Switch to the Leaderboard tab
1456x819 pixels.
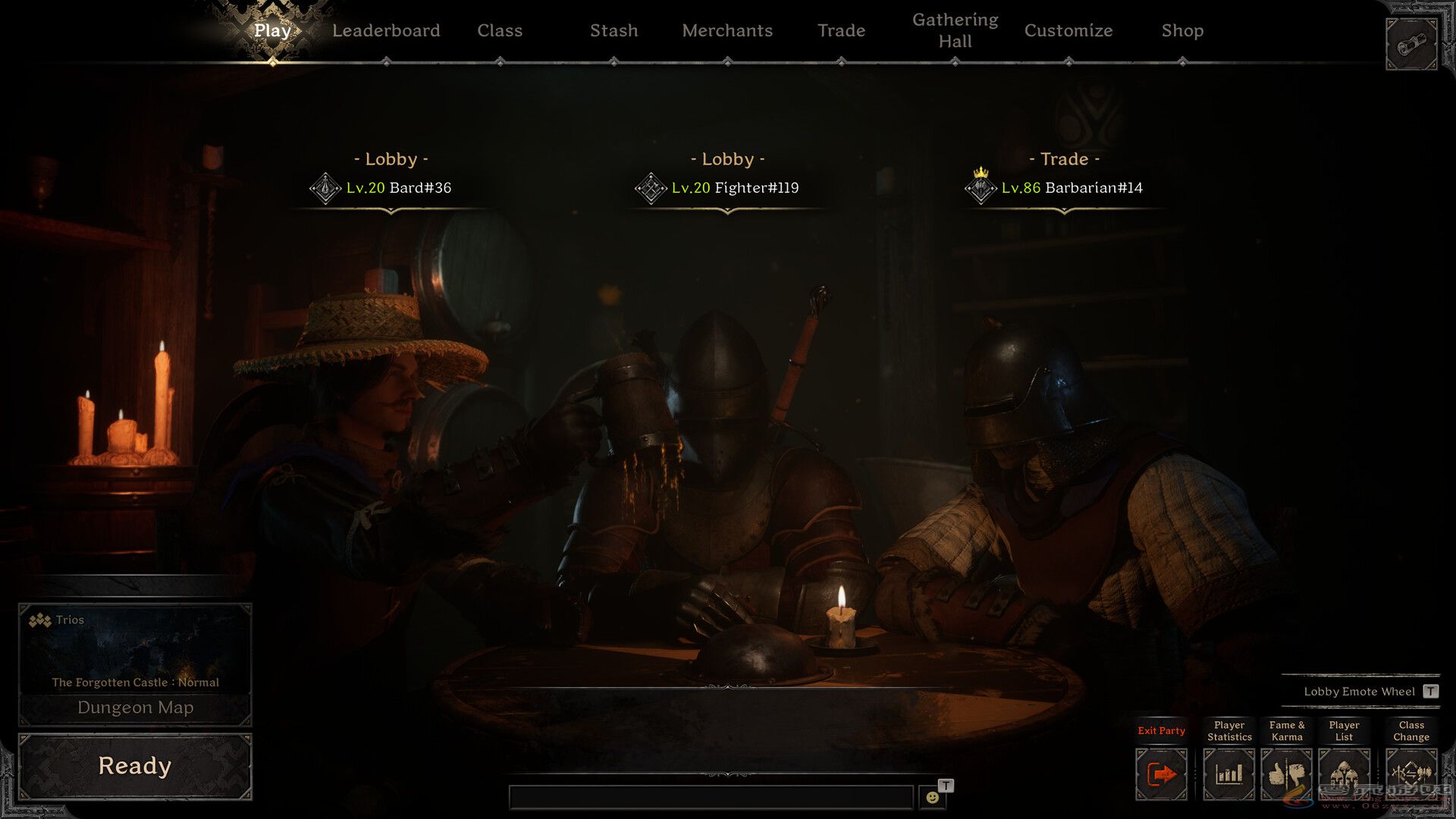(385, 30)
